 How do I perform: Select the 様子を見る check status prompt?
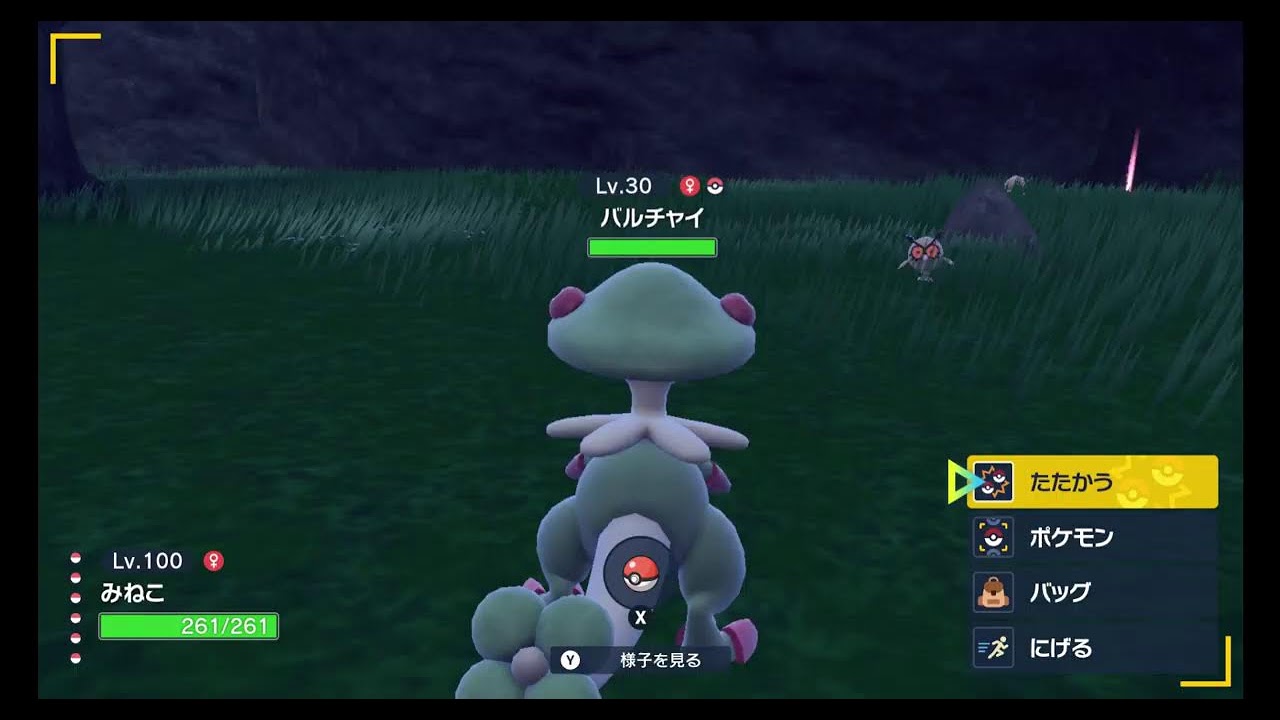(x=641, y=660)
